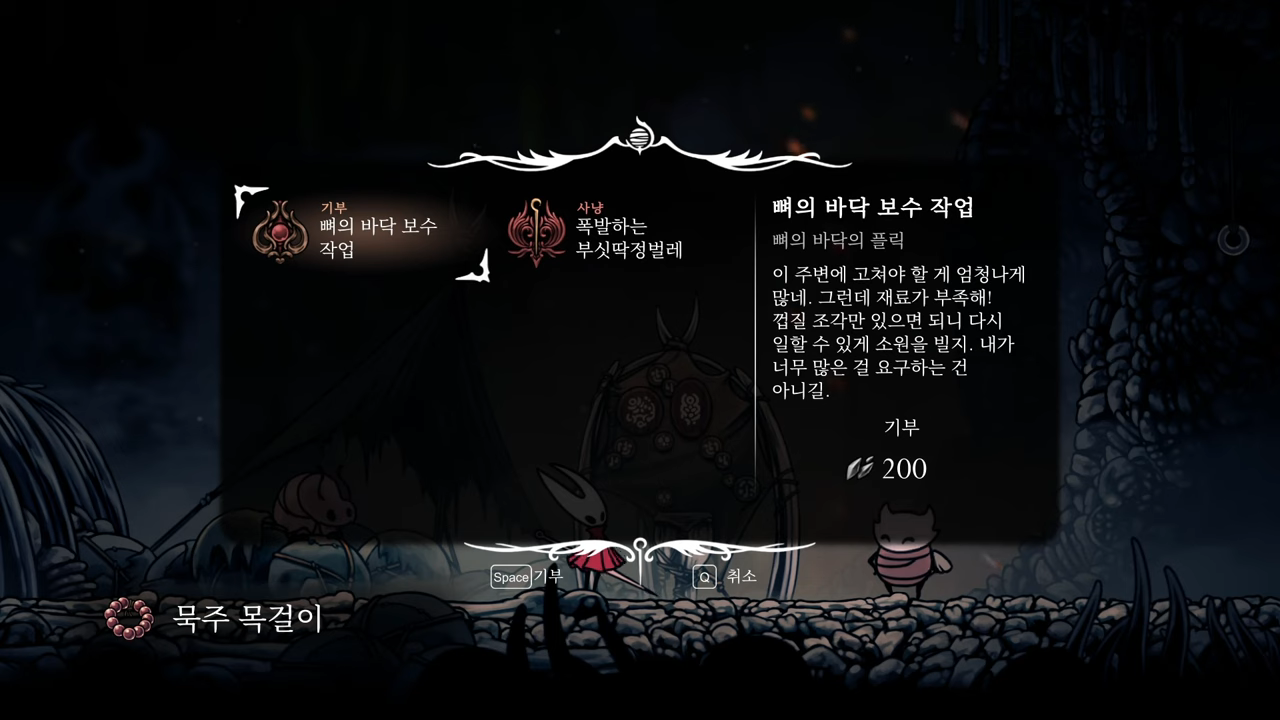Click the Q key prompt icon
Viewport: 1280px width, 720px height.
pos(703,578)
